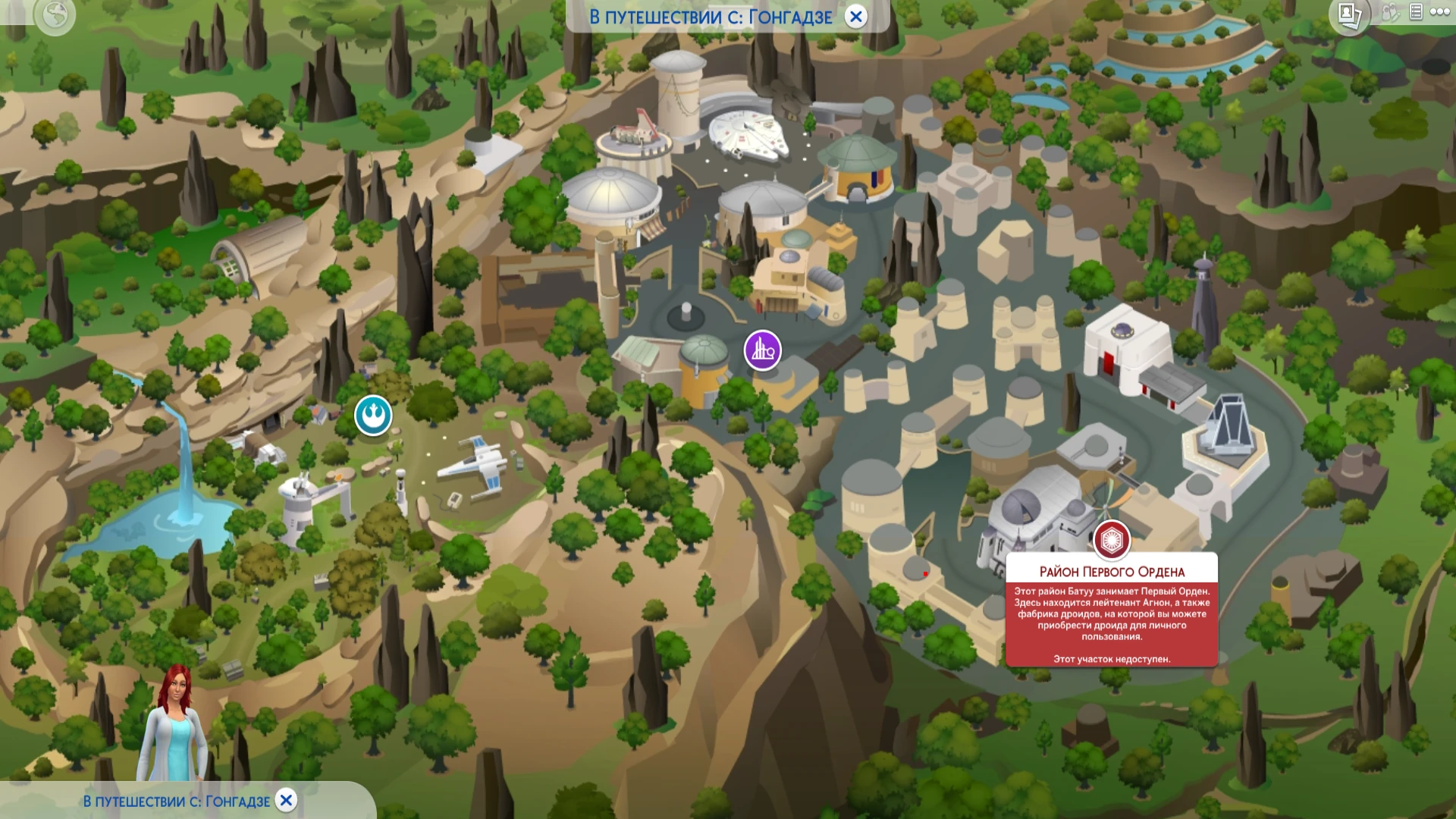Dismiss the top travel banner with X
Screen dimensions: 1456x819
tap(857, 17)
